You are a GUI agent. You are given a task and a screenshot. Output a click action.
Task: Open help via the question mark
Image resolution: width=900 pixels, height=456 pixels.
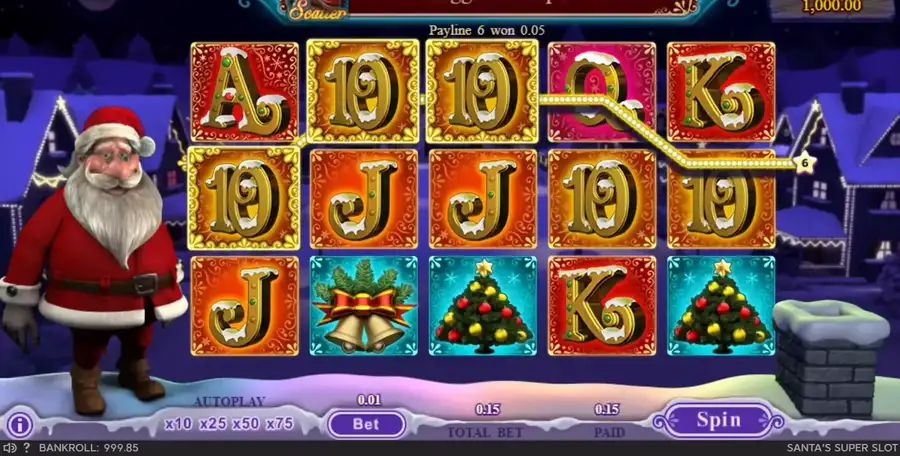(26, 448)
